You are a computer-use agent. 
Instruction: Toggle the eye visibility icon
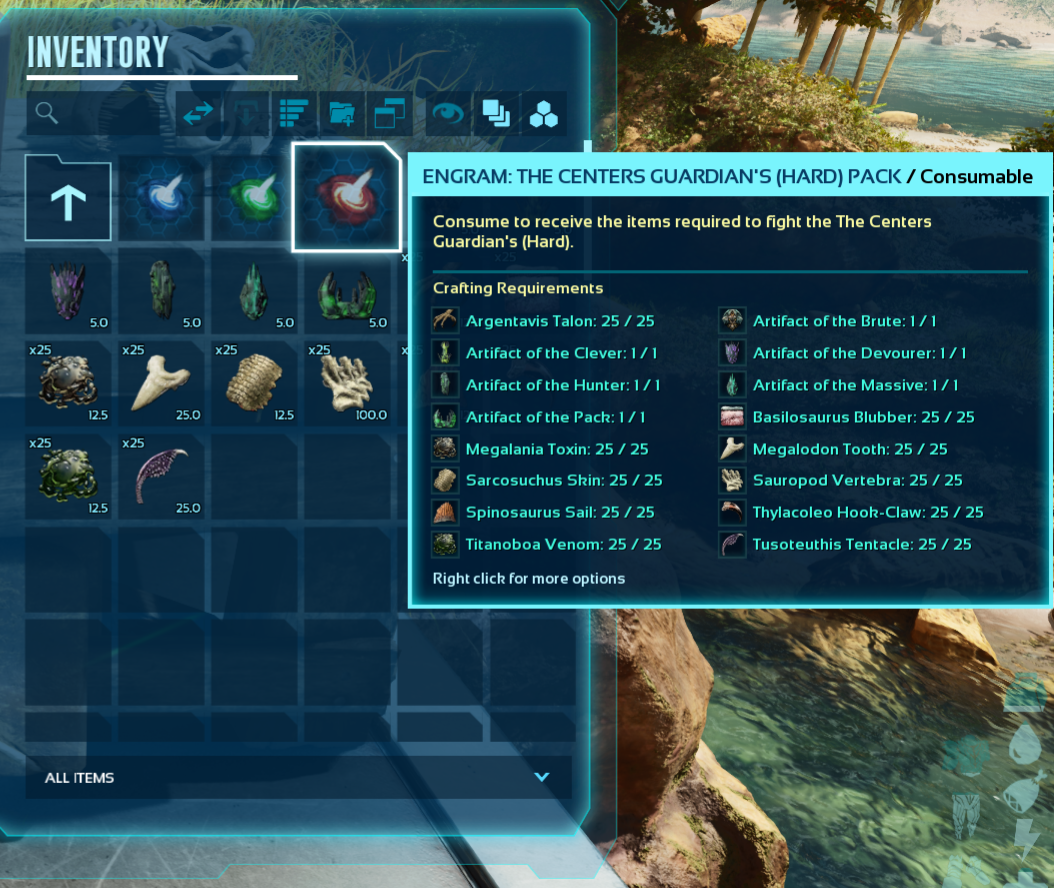(447, 114)
